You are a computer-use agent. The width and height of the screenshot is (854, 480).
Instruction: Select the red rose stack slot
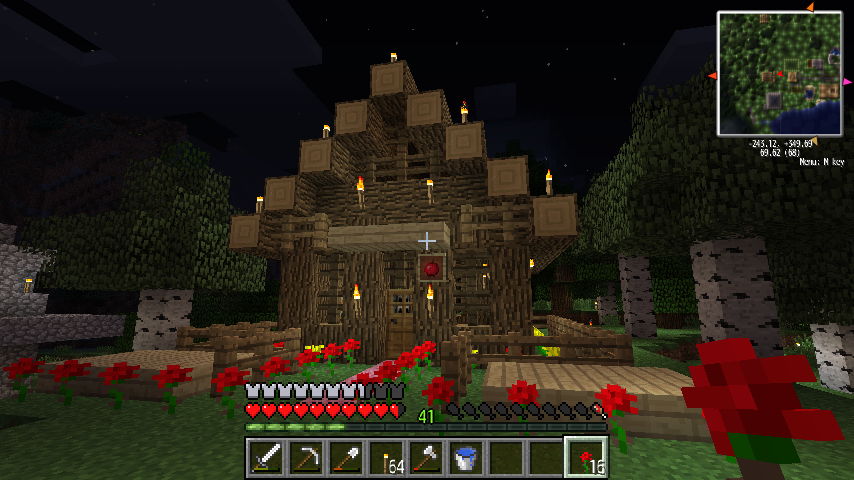[x=585, y=457]
